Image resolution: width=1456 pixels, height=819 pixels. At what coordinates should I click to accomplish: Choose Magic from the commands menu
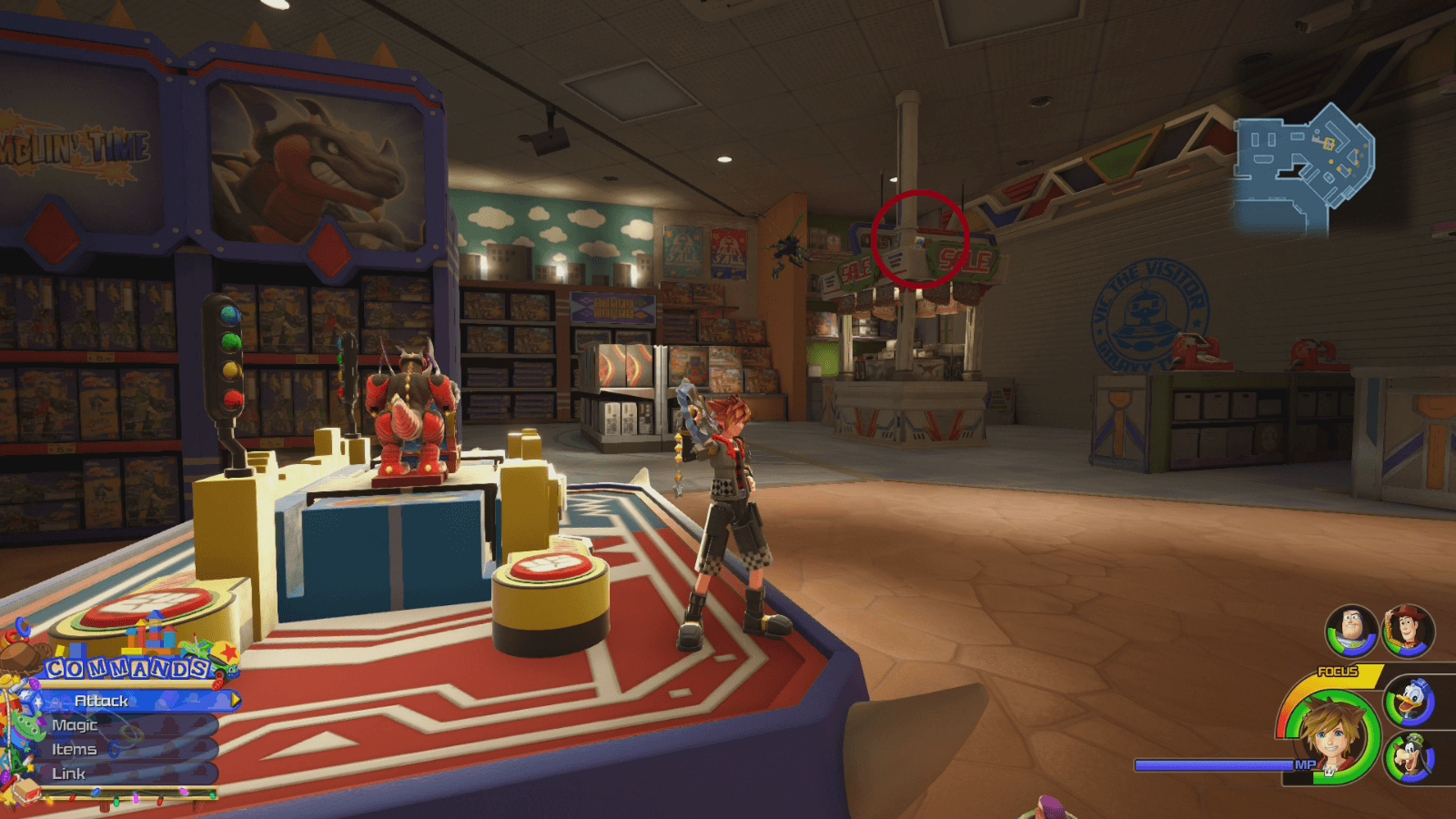76,725
